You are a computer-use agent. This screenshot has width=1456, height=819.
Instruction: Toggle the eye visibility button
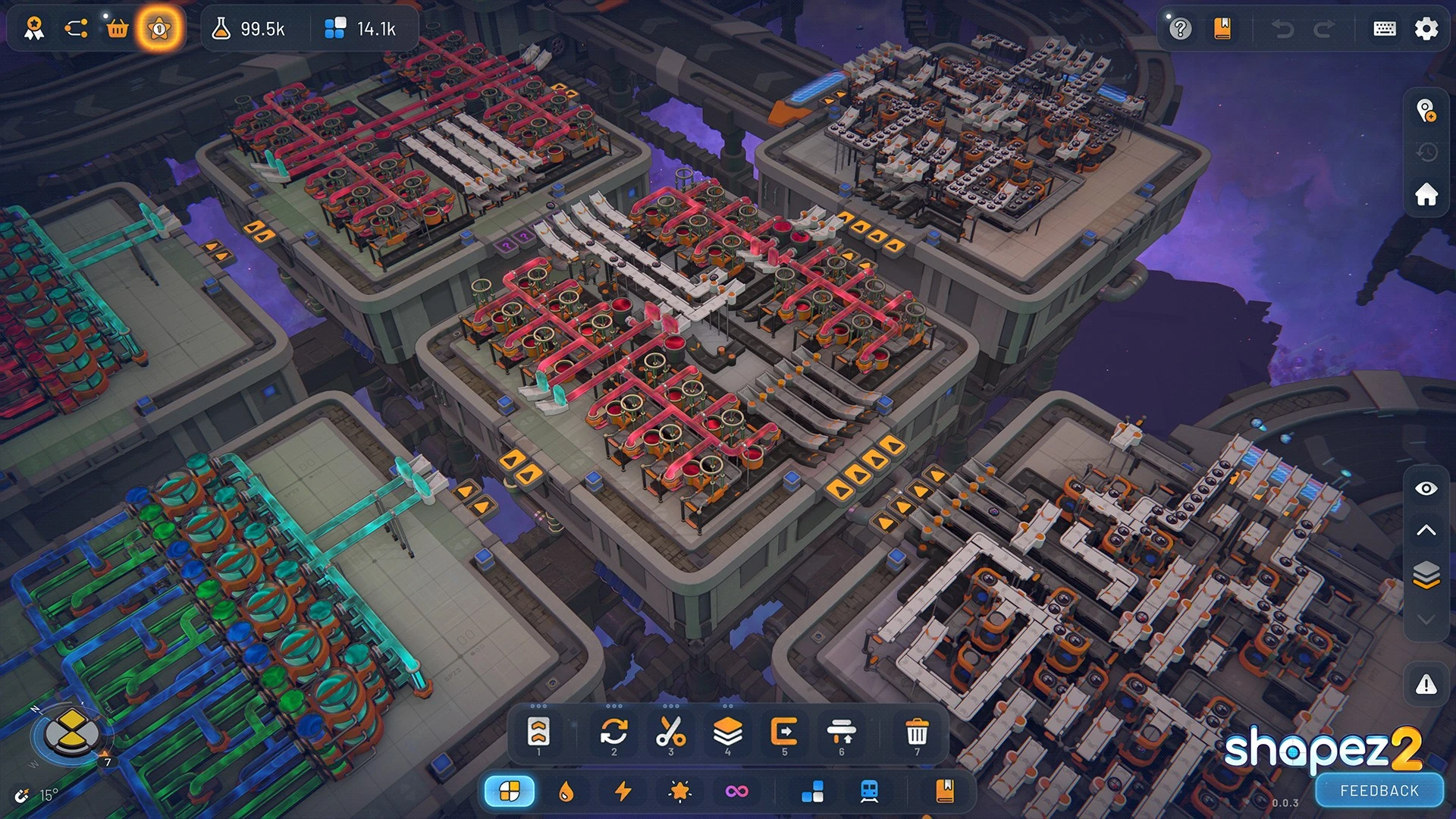point(1426,488)
